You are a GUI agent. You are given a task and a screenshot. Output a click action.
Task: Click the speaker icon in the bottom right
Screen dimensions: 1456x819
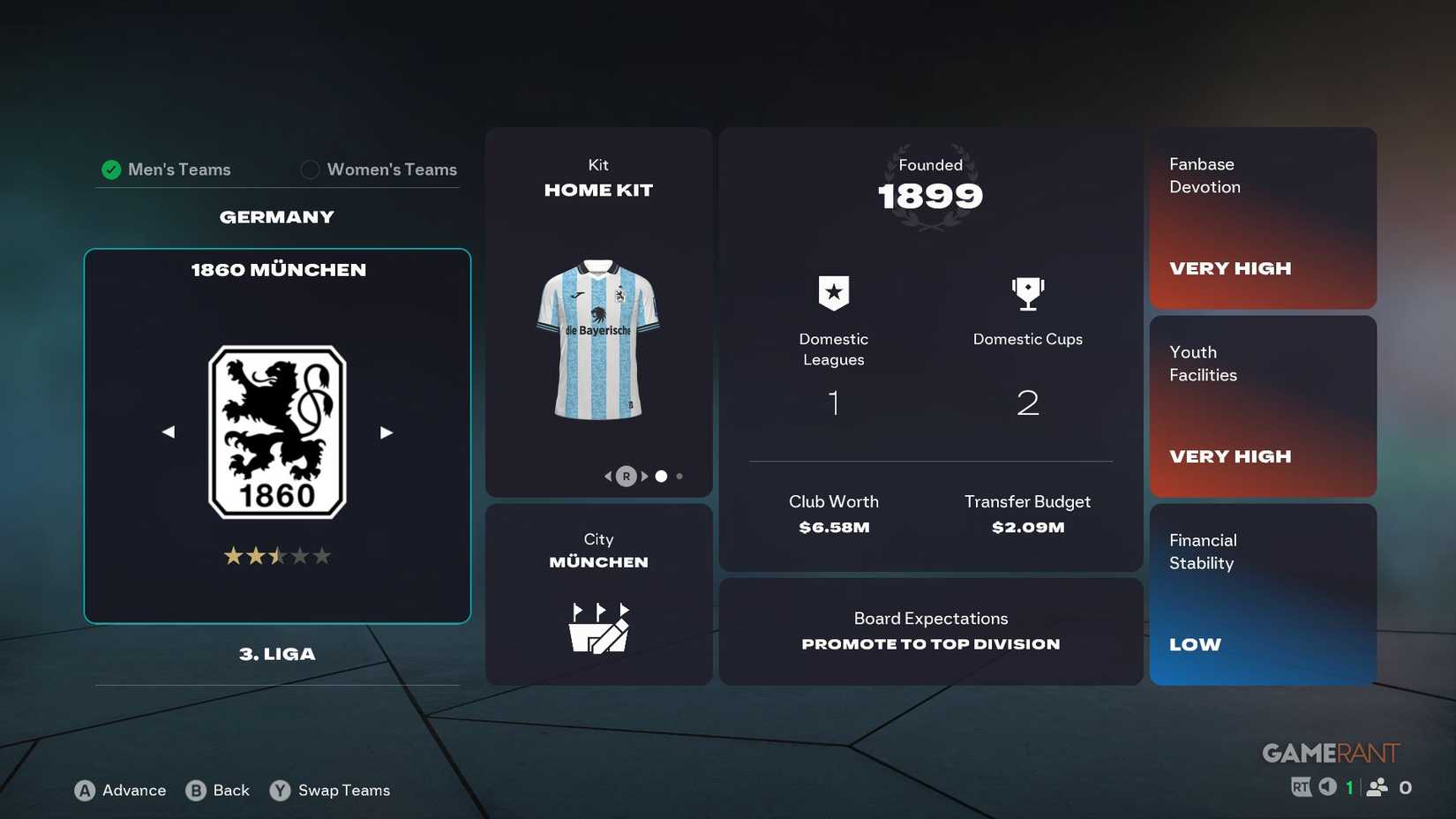click(1326, 785)
